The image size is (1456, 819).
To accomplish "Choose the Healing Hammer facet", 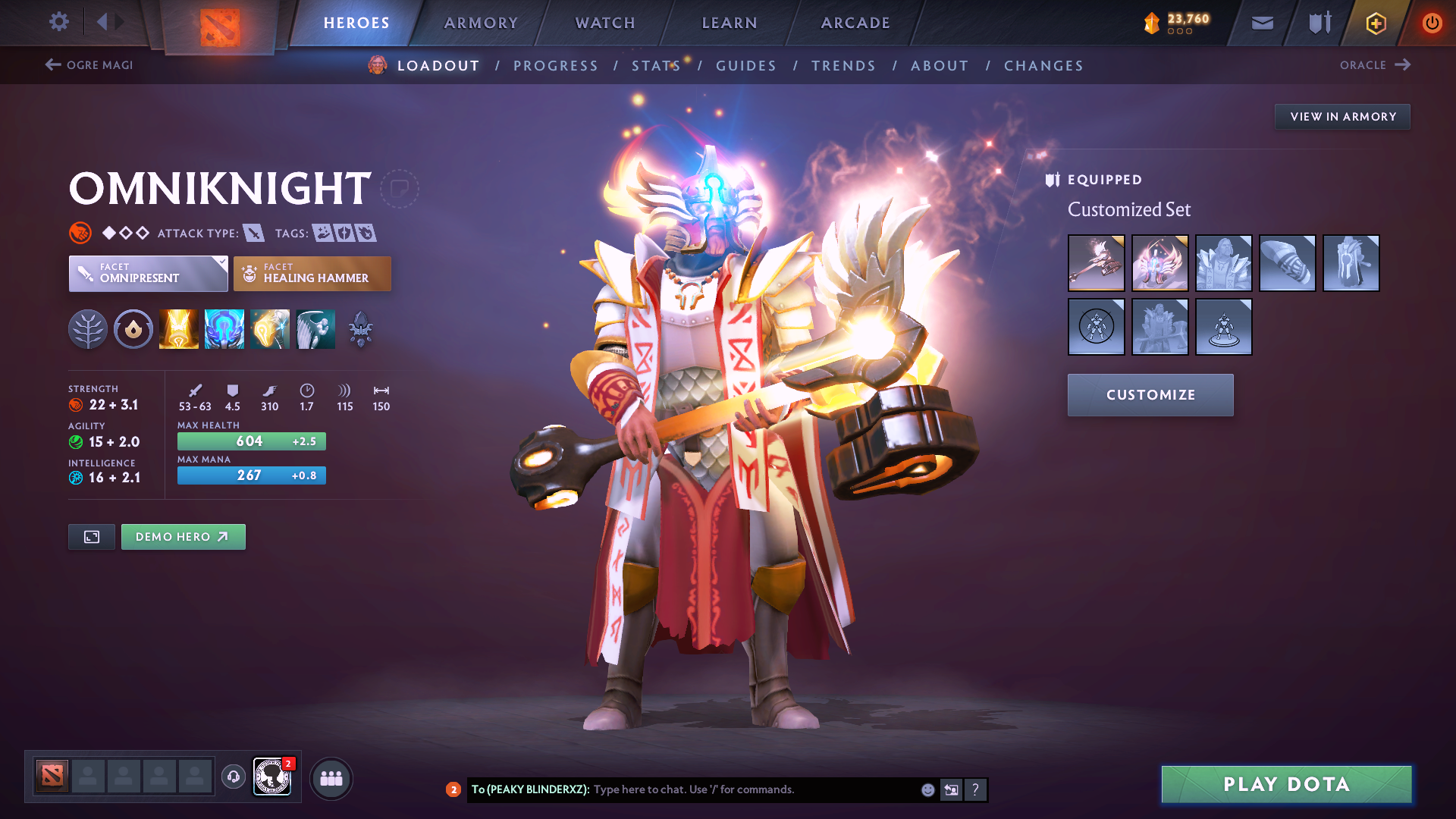I will [312, 274].
